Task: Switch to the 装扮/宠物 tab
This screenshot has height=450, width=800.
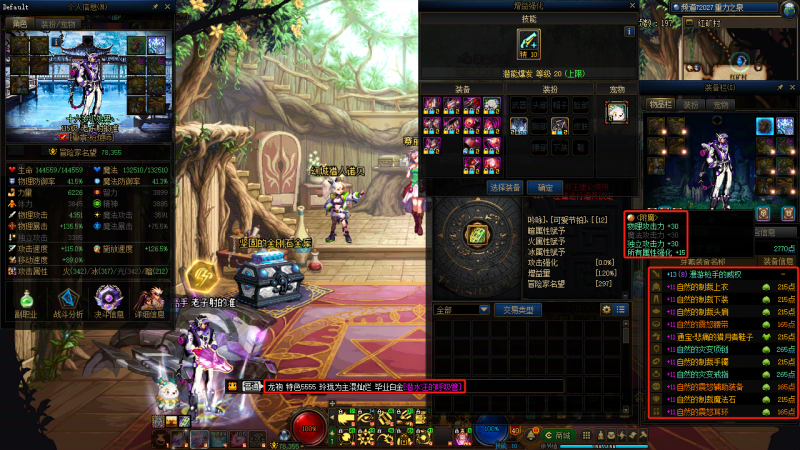Action: (57, 22)
